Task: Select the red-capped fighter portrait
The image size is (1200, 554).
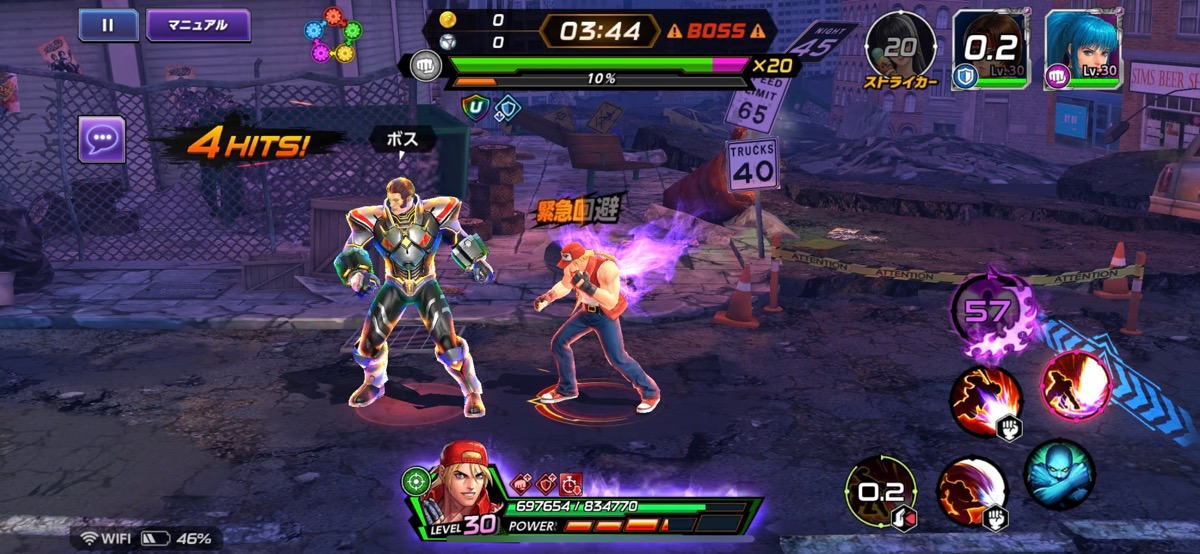Action: (458, 488)
